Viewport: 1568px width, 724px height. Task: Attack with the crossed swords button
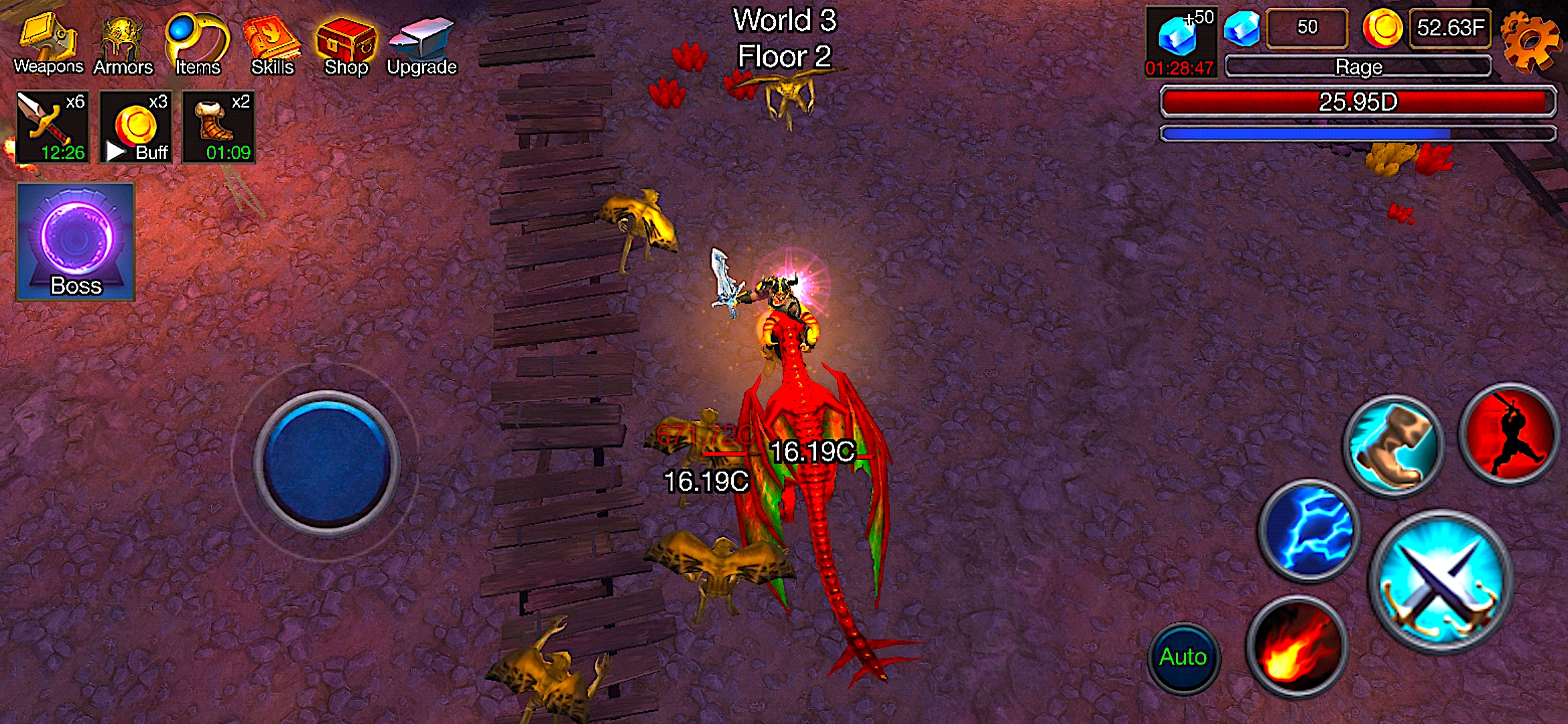1441,581
